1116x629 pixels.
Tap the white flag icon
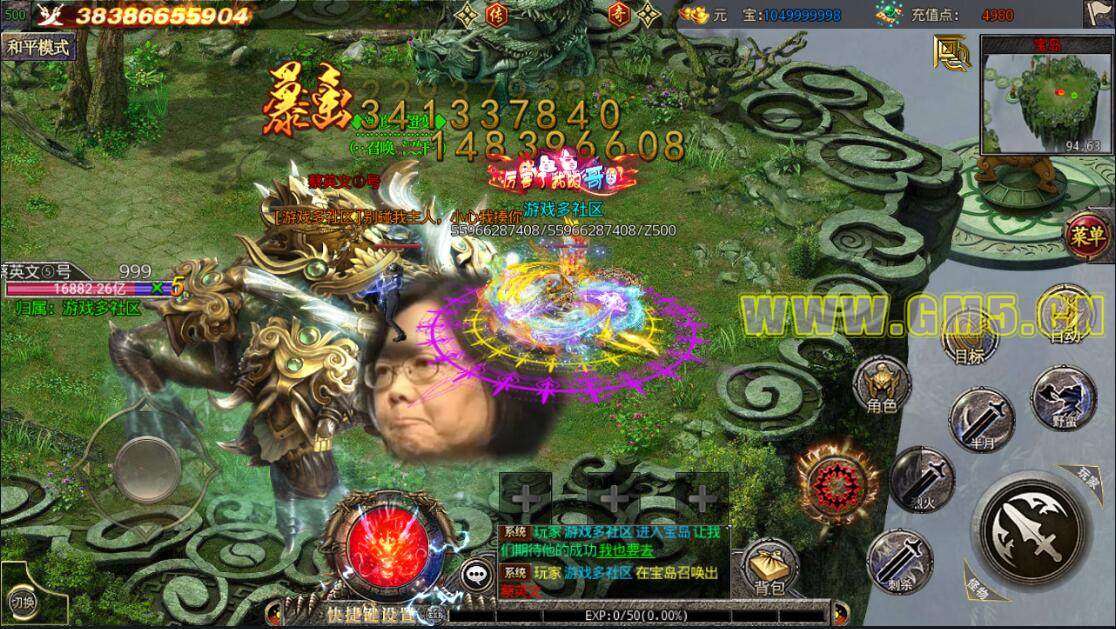[x=1097, y=14]
